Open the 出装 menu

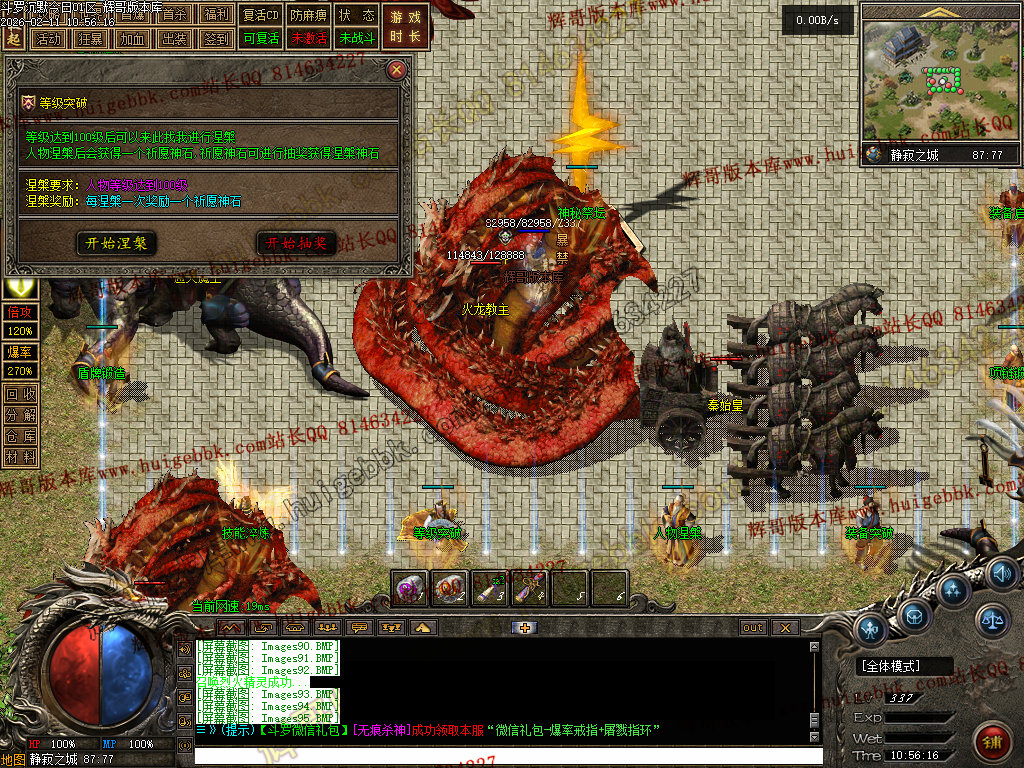coord(174,39)
